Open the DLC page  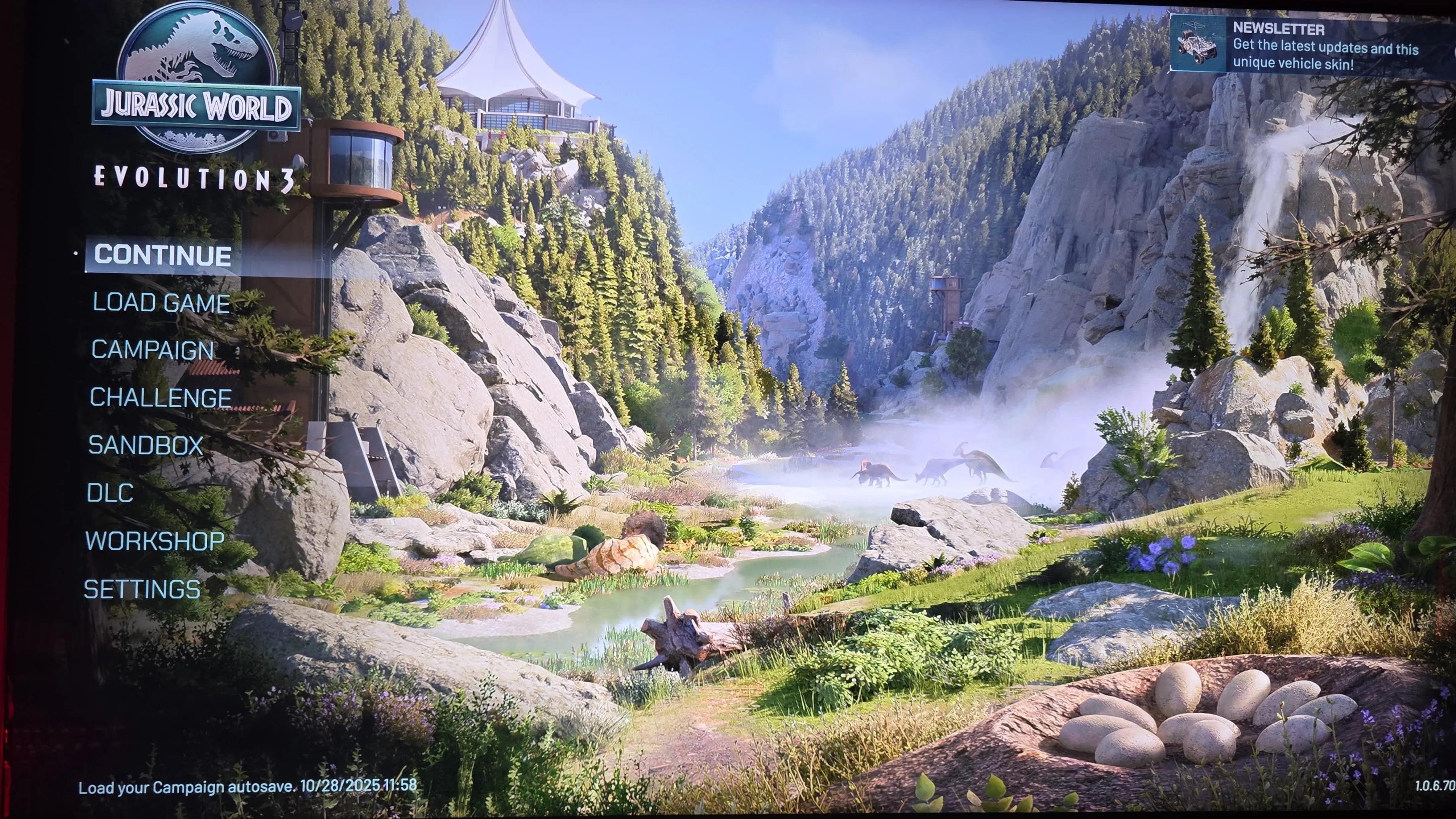coord(110,493)
